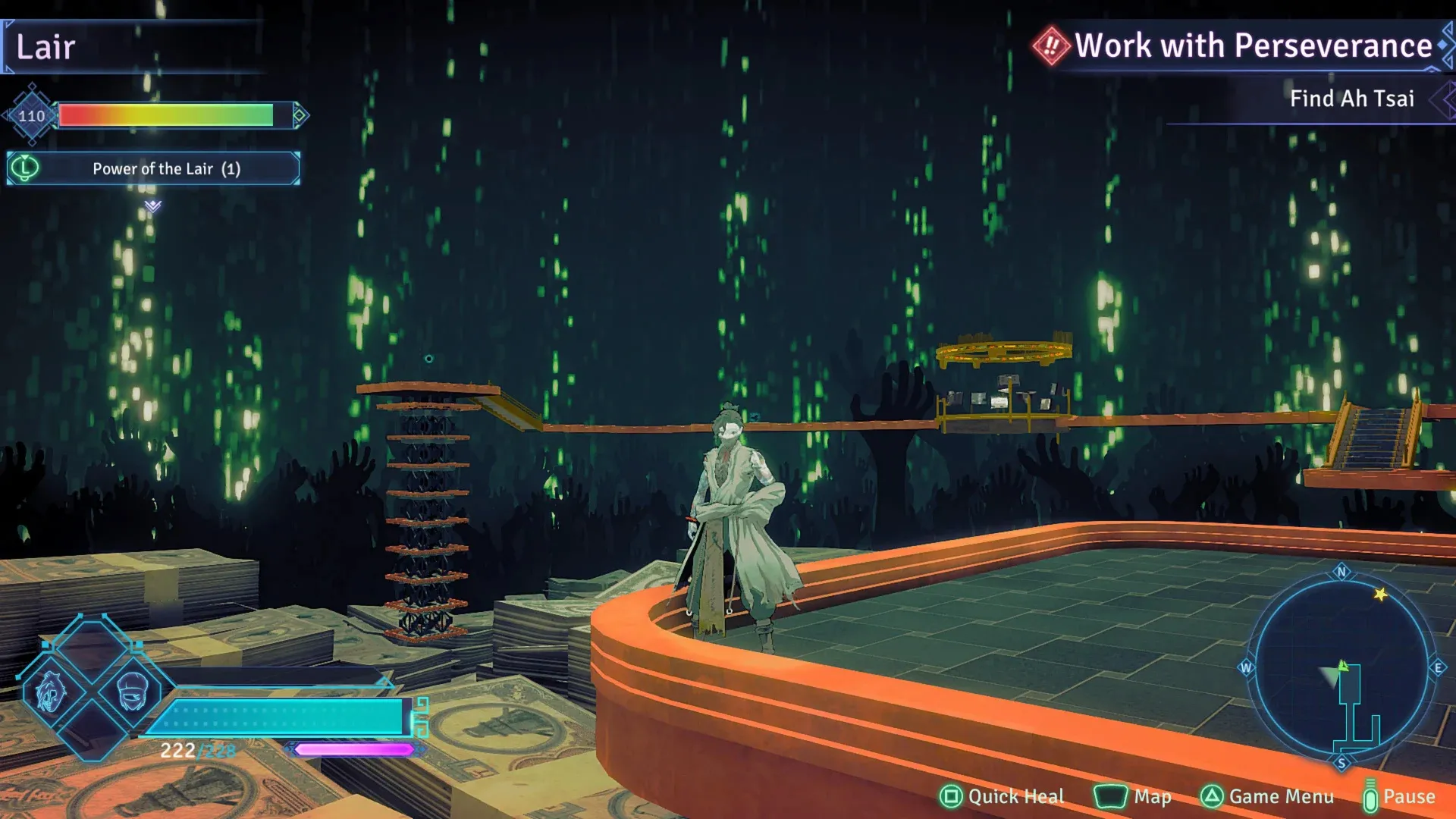The width and height of the screenshot is (1456, 819).
Task: Click the circular minimap
Action: coord(1341,667)
